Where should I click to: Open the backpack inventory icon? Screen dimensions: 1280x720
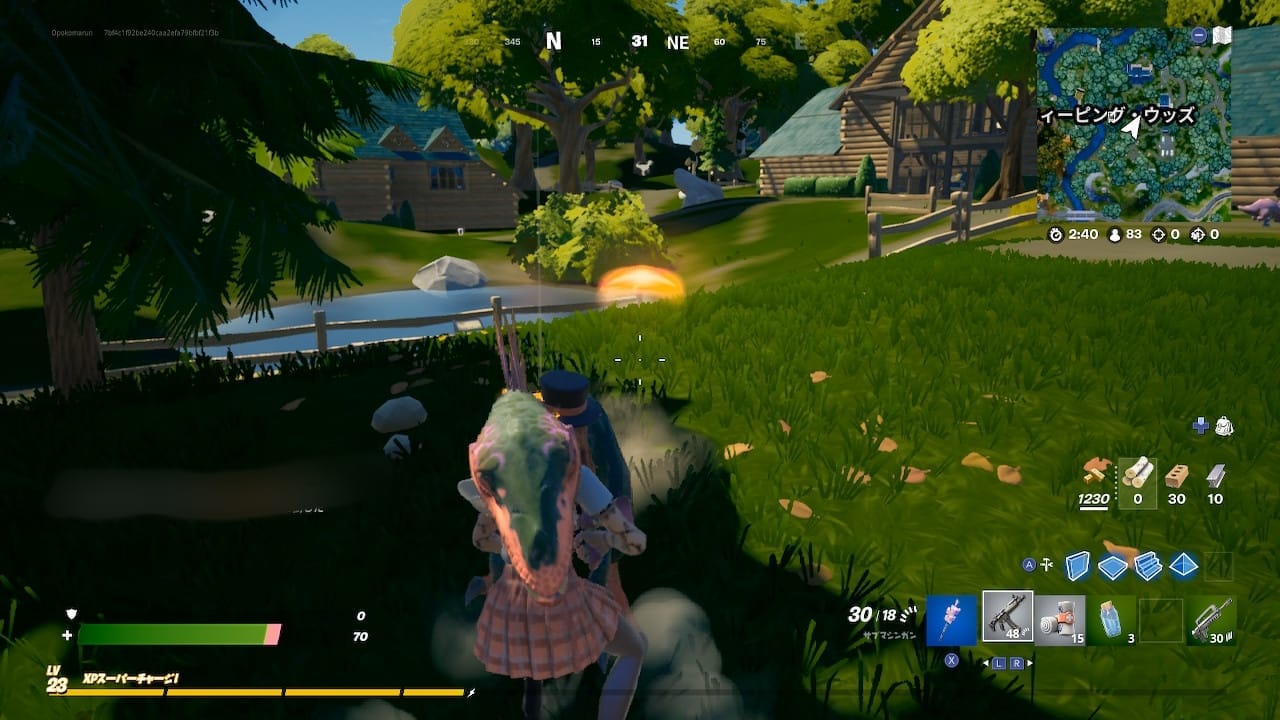(1224, 426)
